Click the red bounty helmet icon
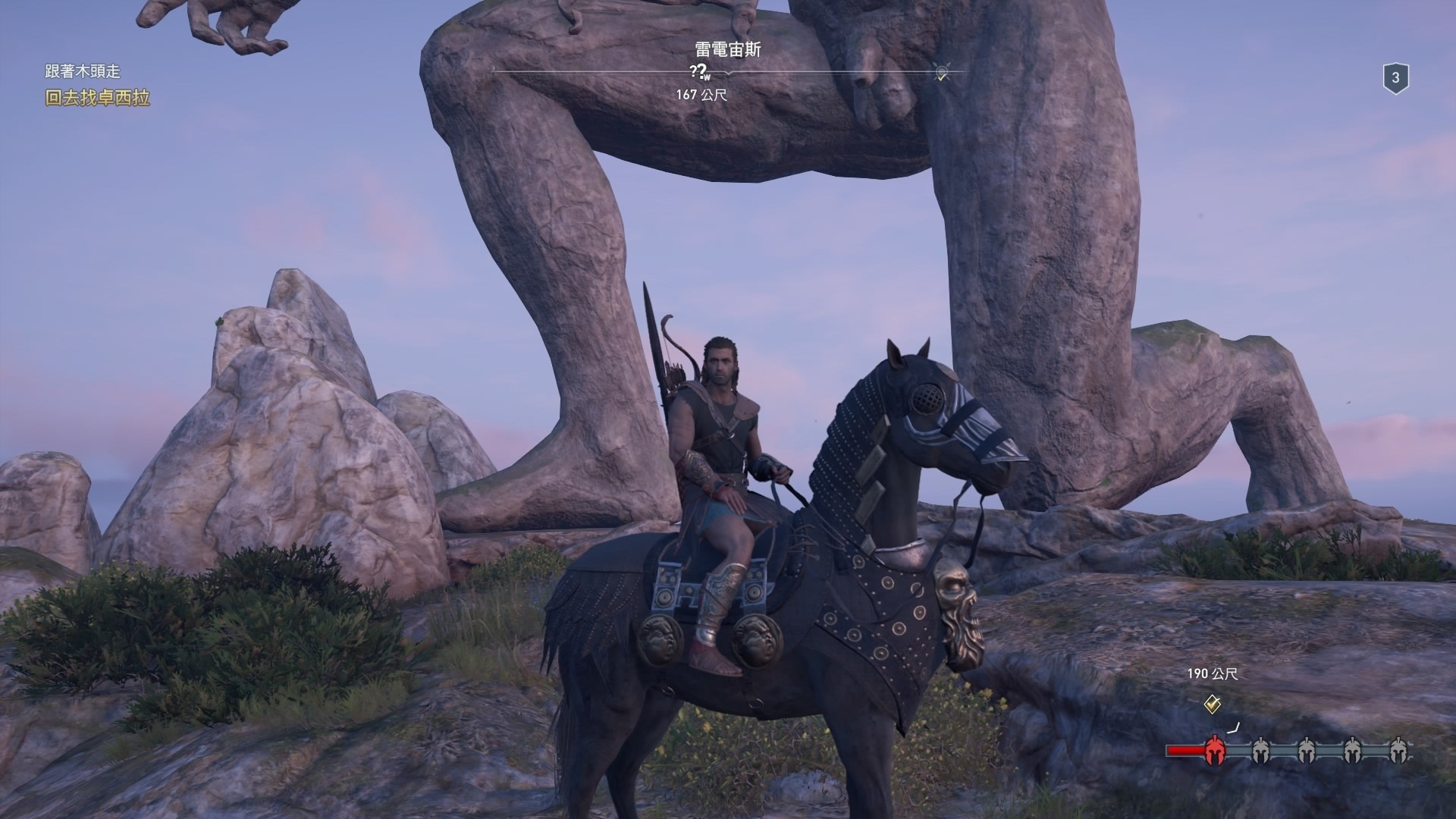The width and height of the screenshot is (1456, 819). tap(1215, 751)
